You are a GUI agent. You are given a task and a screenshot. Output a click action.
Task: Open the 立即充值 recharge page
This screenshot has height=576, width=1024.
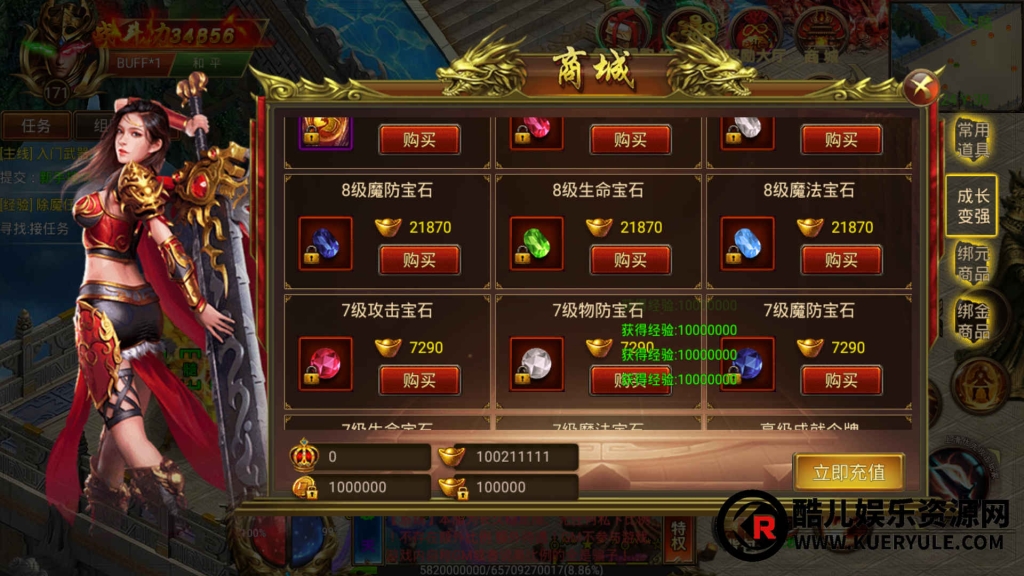849,471
